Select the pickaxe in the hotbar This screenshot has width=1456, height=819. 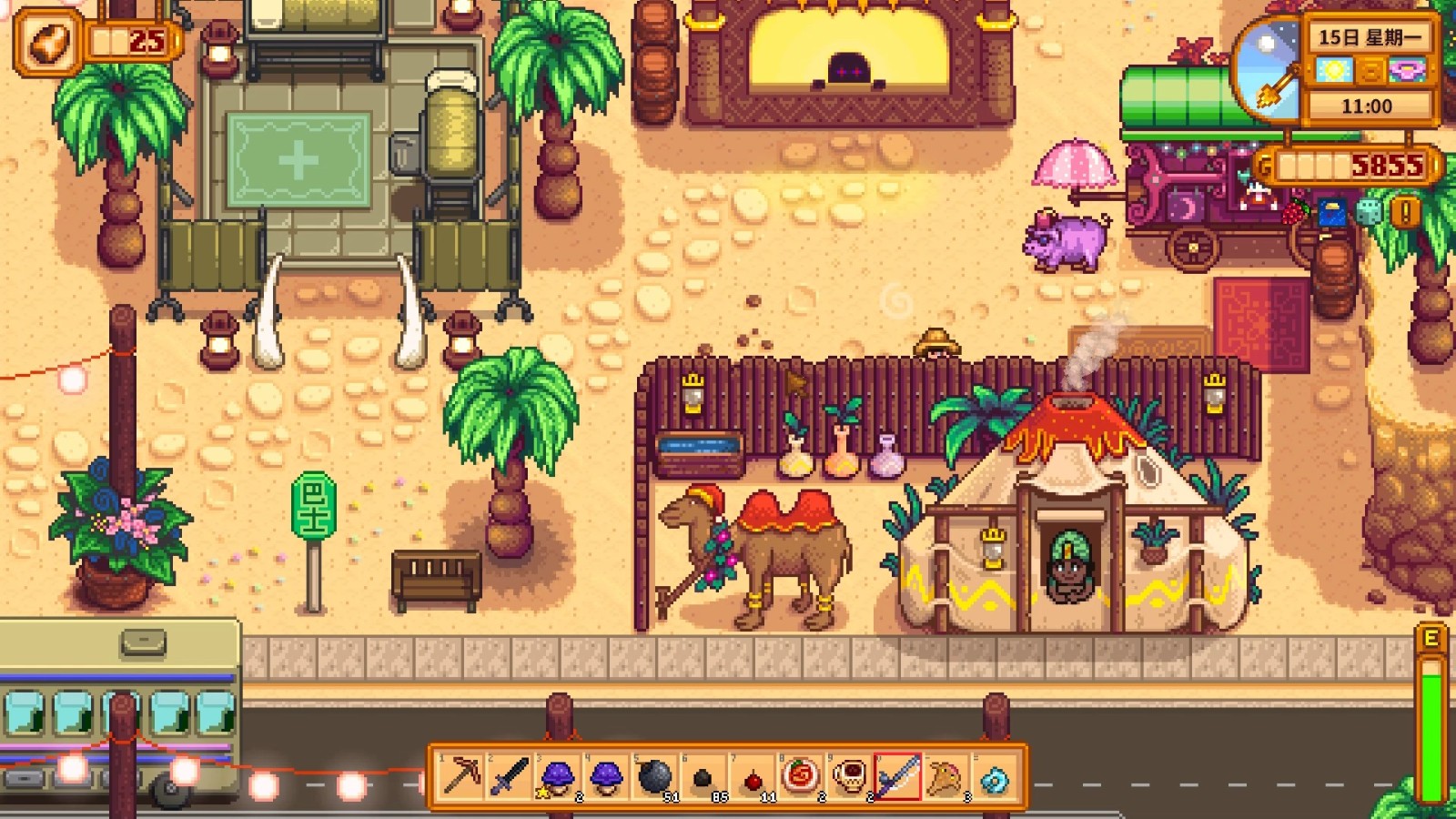[460, 777]
